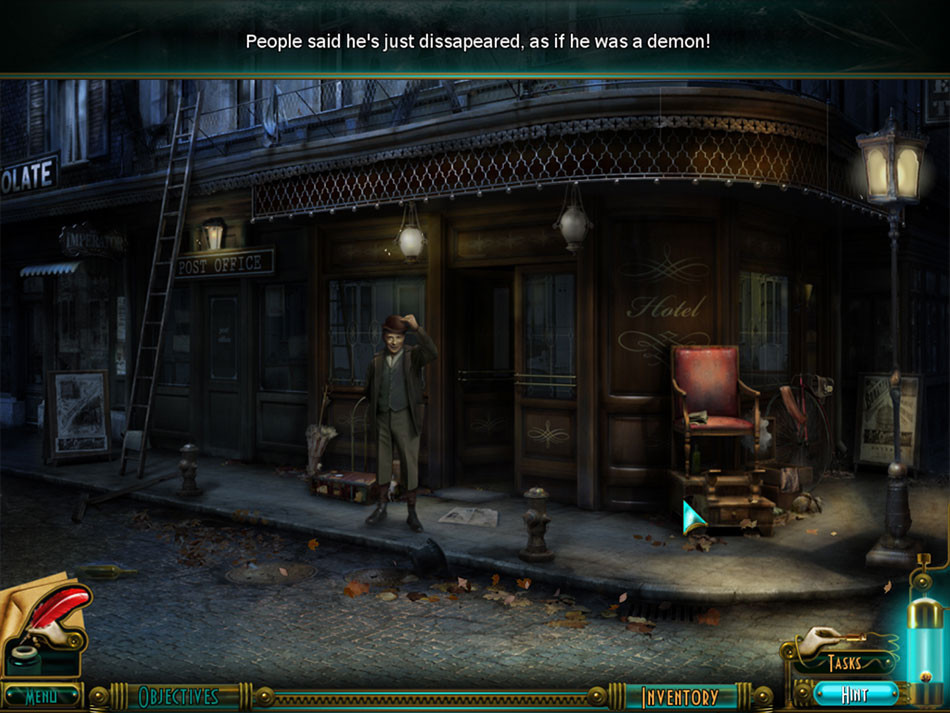950x713 pixels.
Task: Open the red quill journal
Action: [52, 614]
